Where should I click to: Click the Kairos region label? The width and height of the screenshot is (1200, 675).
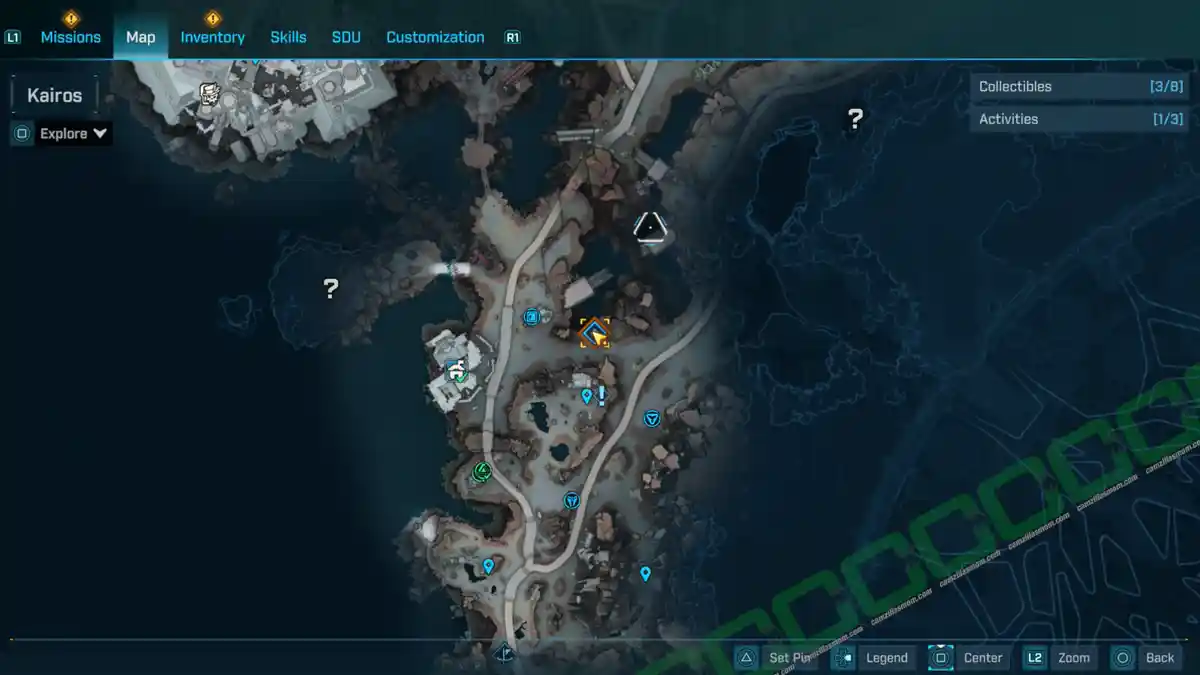coord(55,96)
